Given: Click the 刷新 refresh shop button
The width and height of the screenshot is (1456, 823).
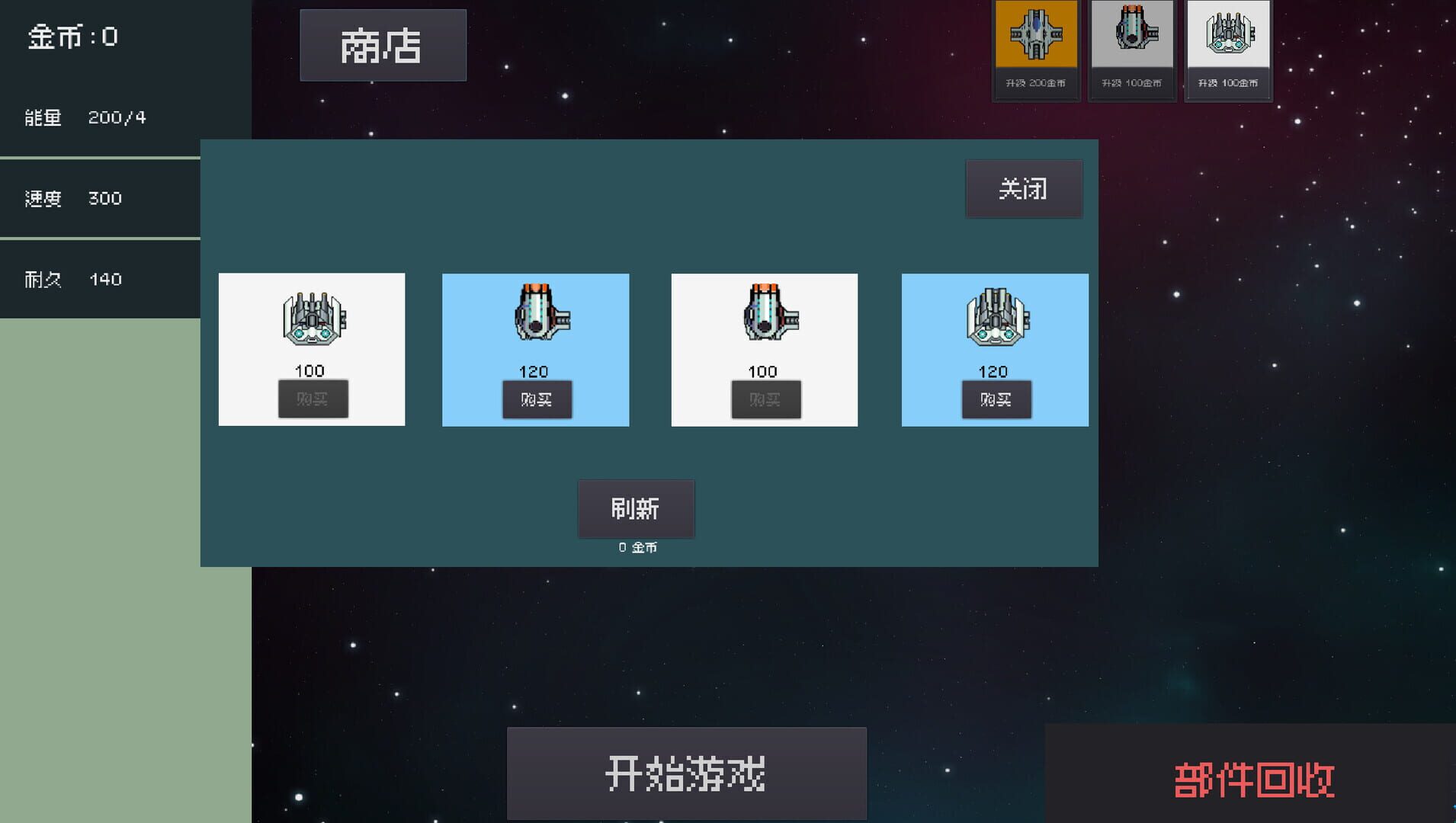Looking at the screenshot, I should (637, 508).
